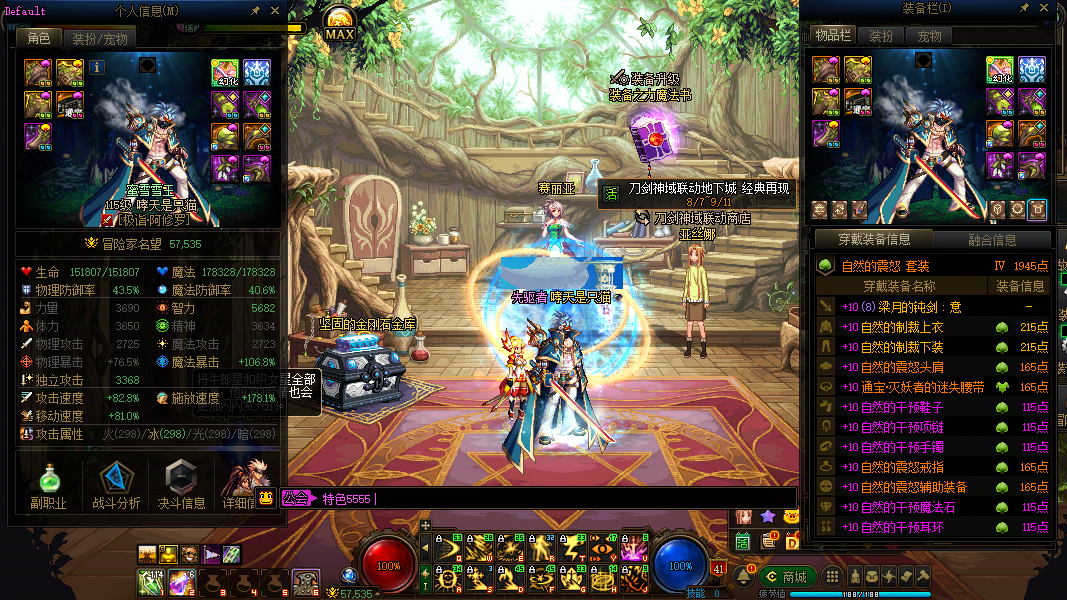
Task: Open the 宠物 tab in the equipment panel
Action: 929,36
